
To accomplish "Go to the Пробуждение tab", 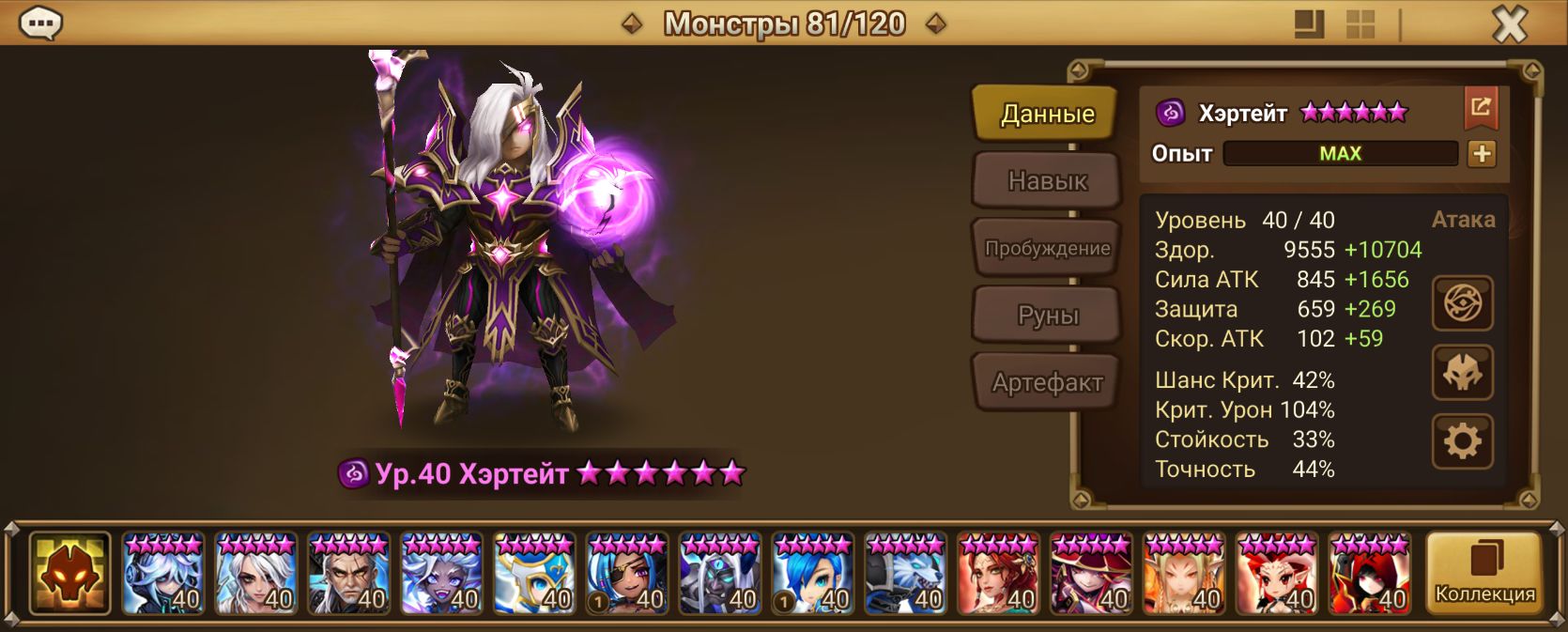I will pos(1046,248).
